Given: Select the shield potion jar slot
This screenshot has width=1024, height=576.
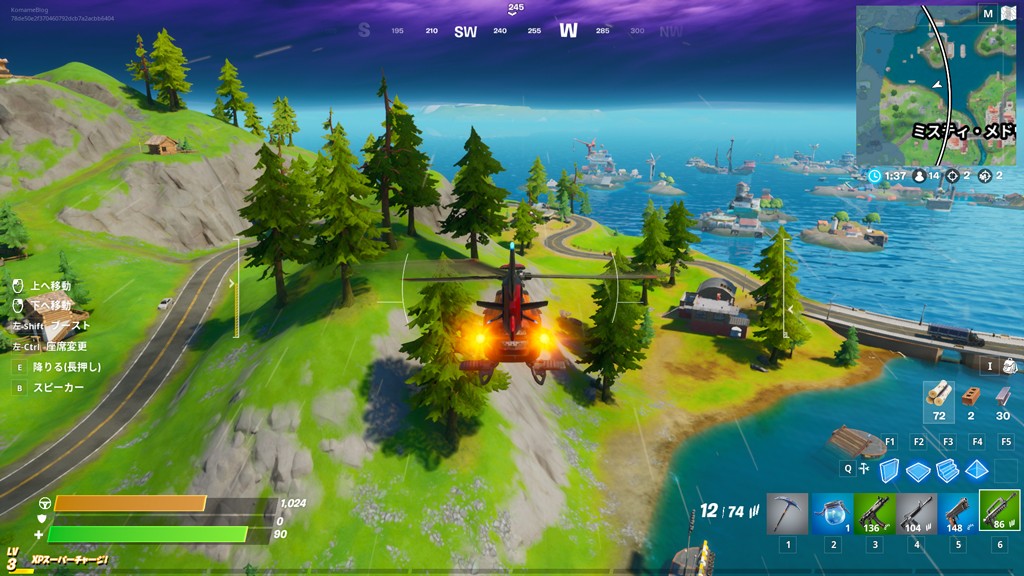Looking at the screenshot, I should [x=831, y=512].
